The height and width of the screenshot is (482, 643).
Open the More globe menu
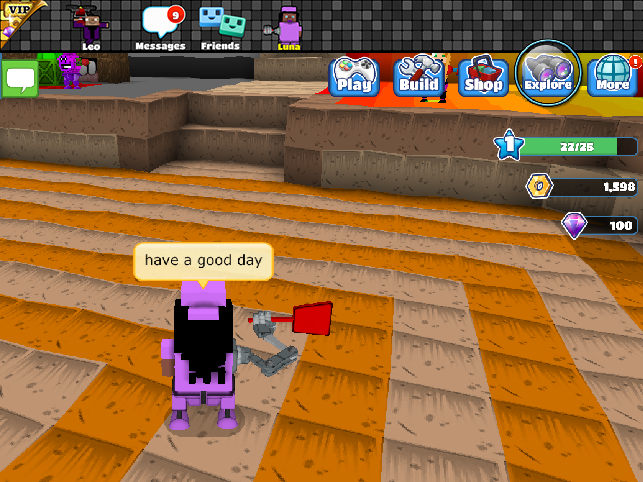point(612,75)
